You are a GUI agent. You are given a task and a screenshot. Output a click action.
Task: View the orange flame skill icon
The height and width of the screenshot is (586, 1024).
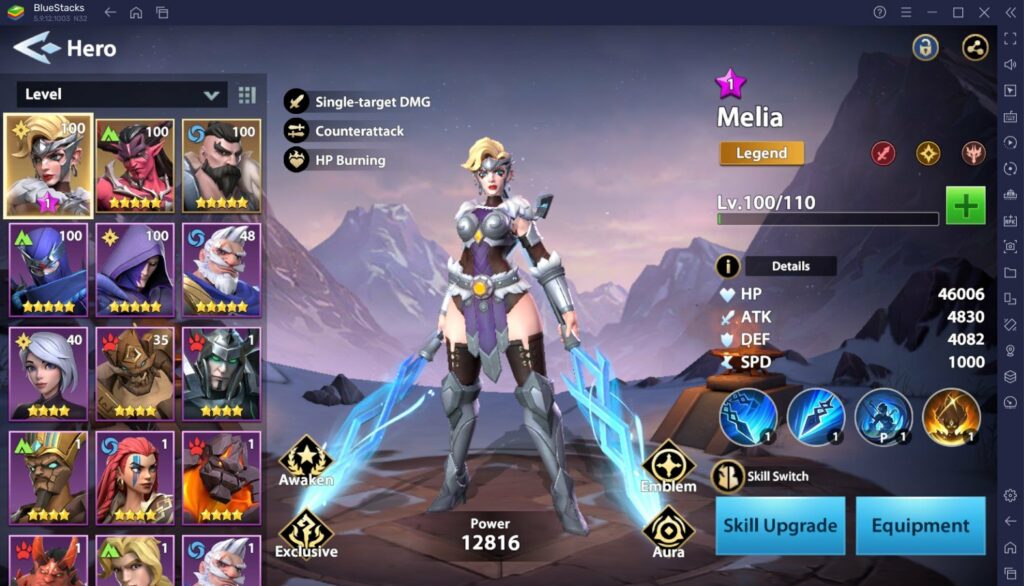point(950,417)
